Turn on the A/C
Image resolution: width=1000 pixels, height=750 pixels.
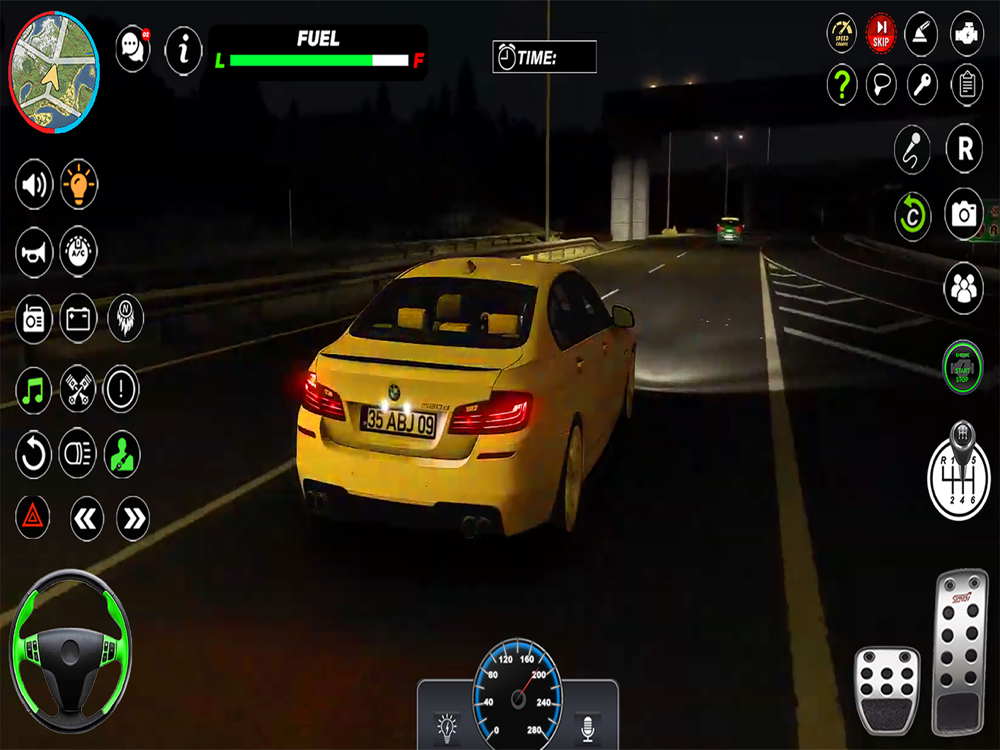click(79, 251)
